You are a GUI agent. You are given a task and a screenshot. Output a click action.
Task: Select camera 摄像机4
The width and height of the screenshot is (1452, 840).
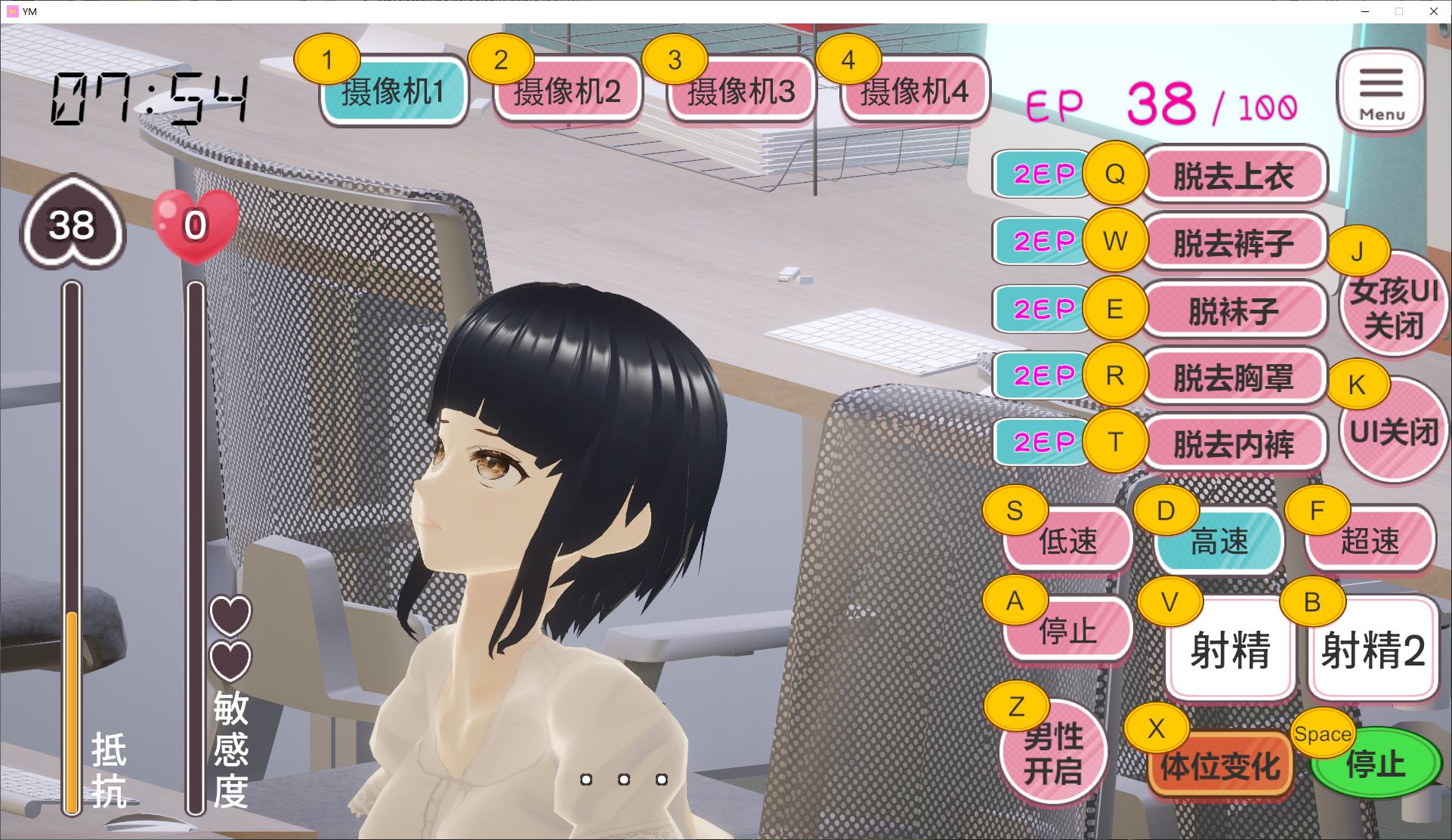coord(915,92)
